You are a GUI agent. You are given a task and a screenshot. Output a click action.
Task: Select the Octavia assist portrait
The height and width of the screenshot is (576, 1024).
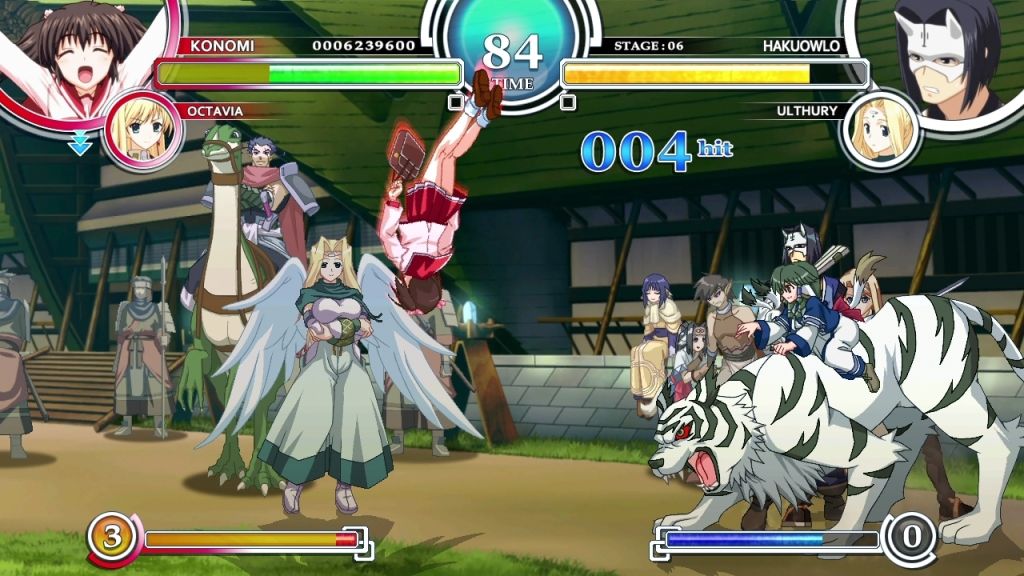click(x=142, y=130)
